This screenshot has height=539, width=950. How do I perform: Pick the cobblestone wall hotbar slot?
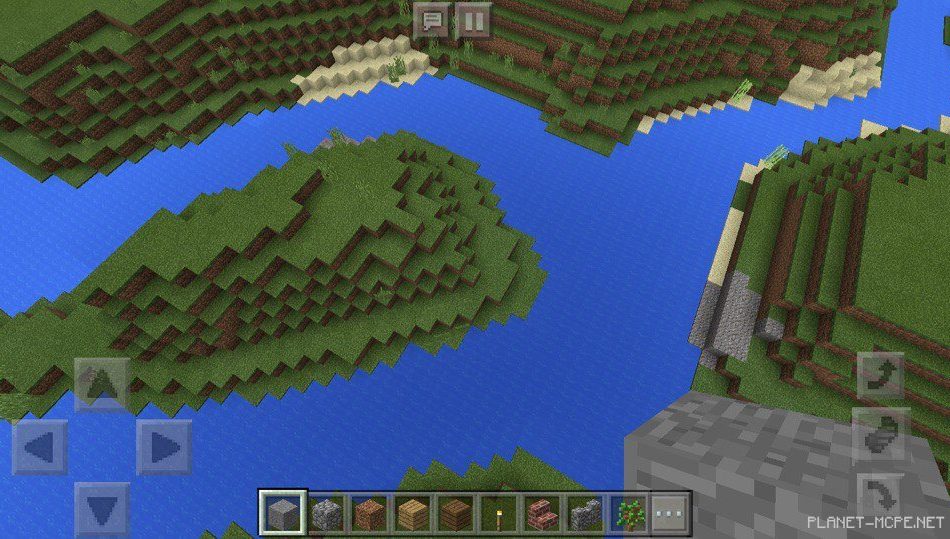[585, 514]
